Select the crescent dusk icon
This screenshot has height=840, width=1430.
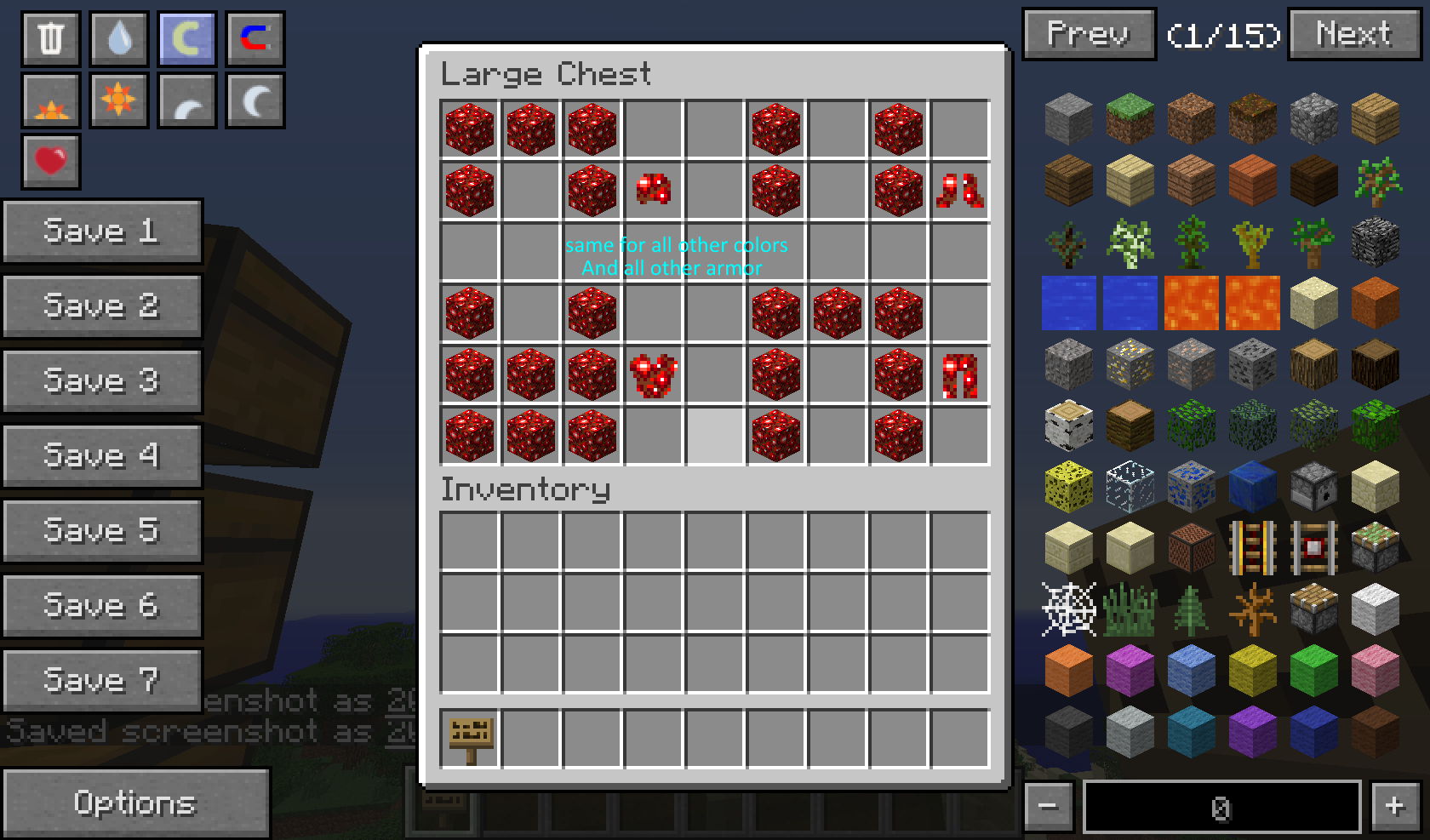click(186, 100)
